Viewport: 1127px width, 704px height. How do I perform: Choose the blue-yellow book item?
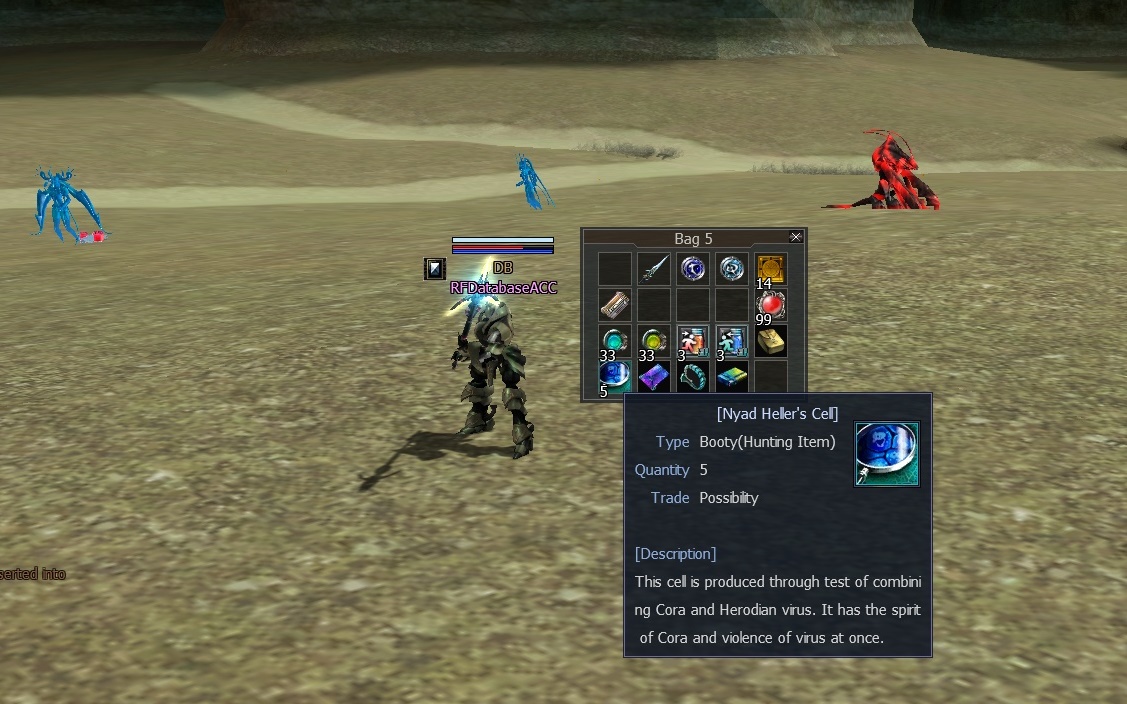click(732, 377)
